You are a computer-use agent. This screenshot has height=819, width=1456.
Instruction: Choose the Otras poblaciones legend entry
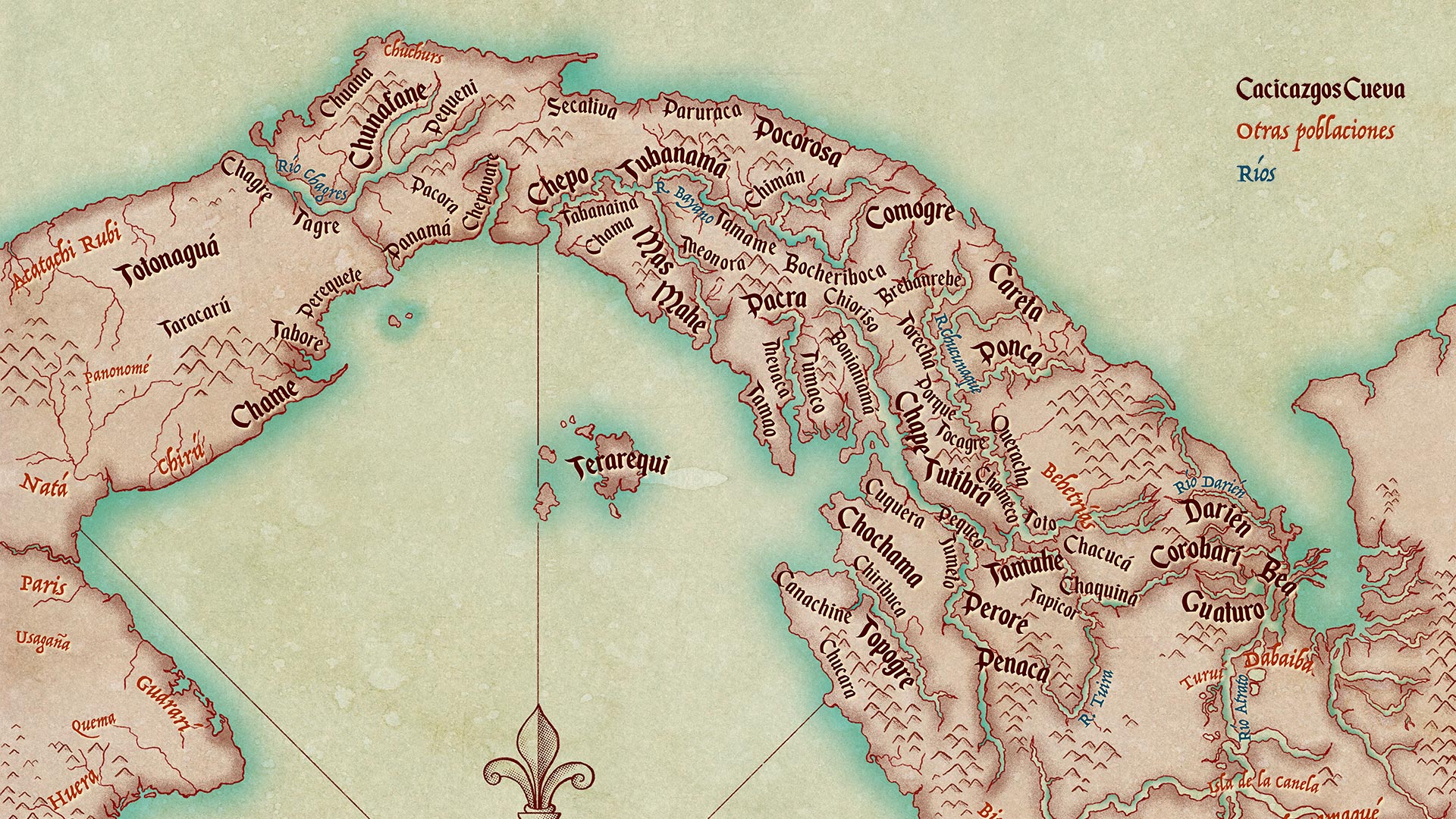(x=1315, y=131)
